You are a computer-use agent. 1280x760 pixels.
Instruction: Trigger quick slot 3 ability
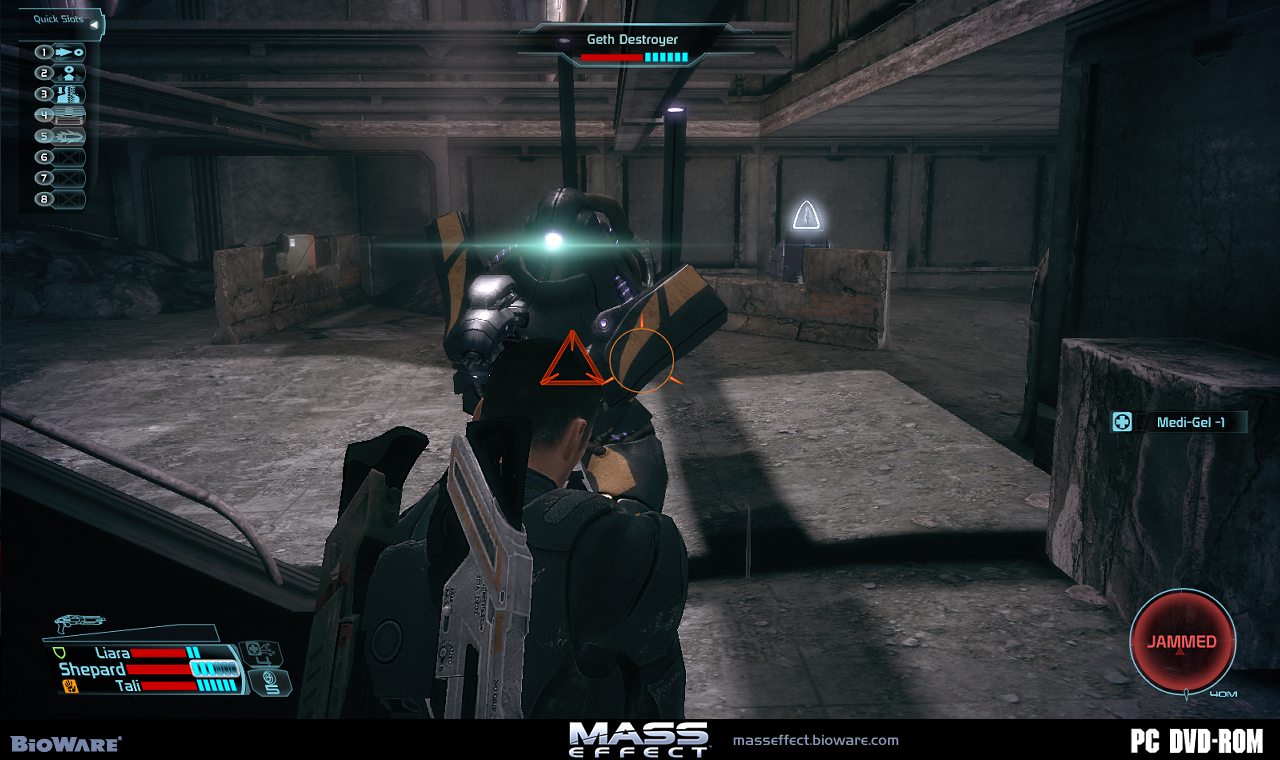click(x=61, y=94)
